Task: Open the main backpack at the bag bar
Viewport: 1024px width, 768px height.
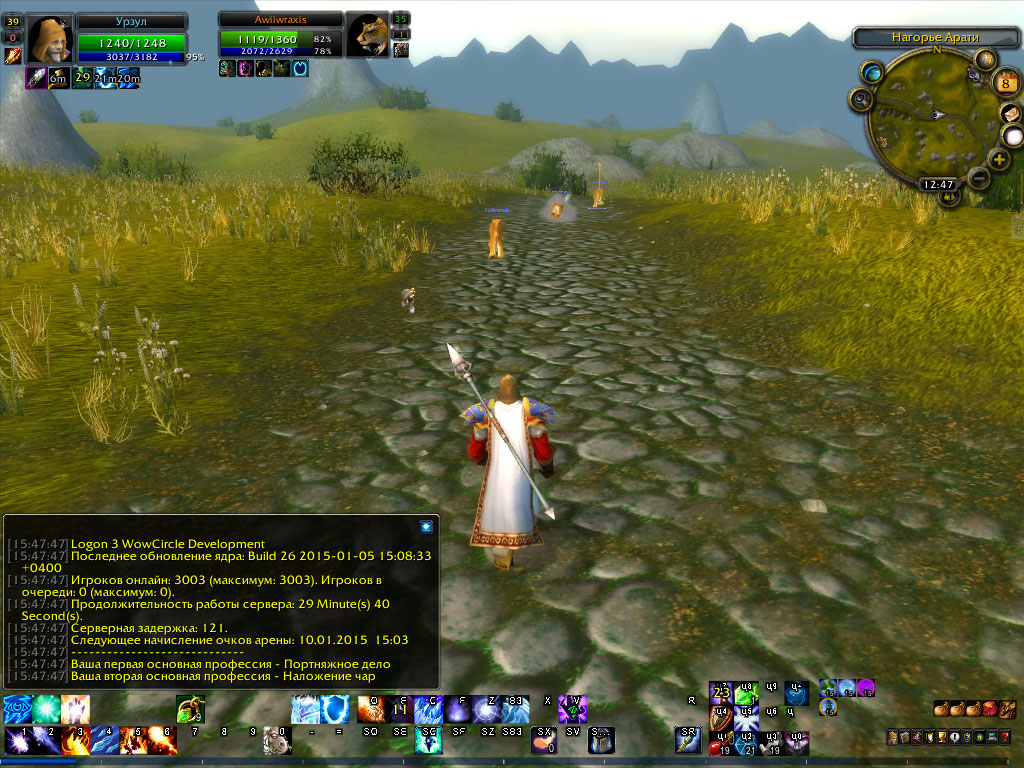Action: pos(1007,709)
